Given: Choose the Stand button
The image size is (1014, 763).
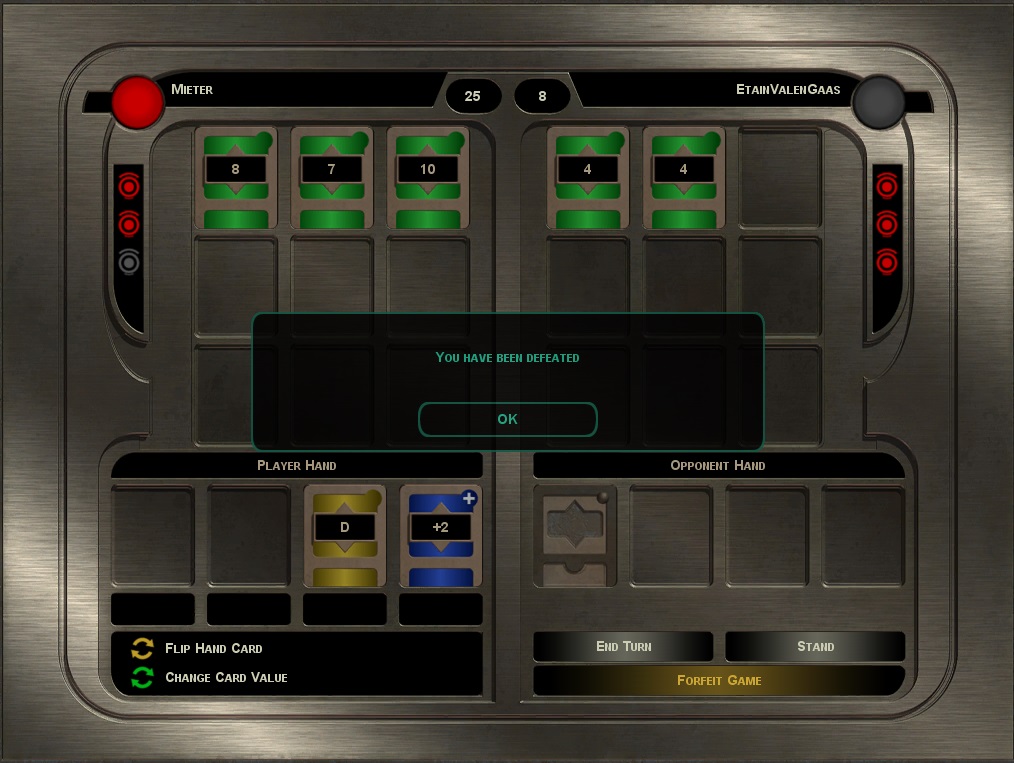Looking at the screenshot, I should (x=815, y=647).
